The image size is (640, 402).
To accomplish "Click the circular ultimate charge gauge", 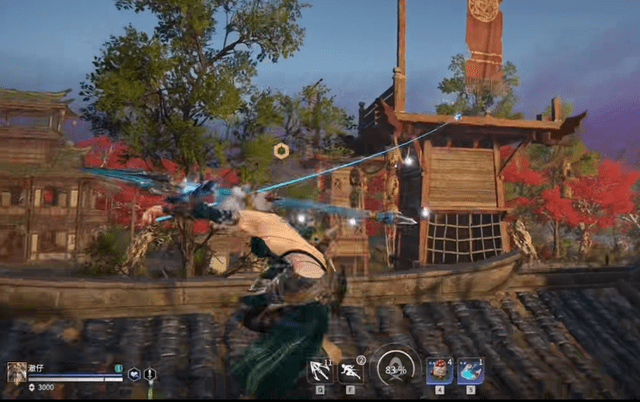I will click(396, 368).
